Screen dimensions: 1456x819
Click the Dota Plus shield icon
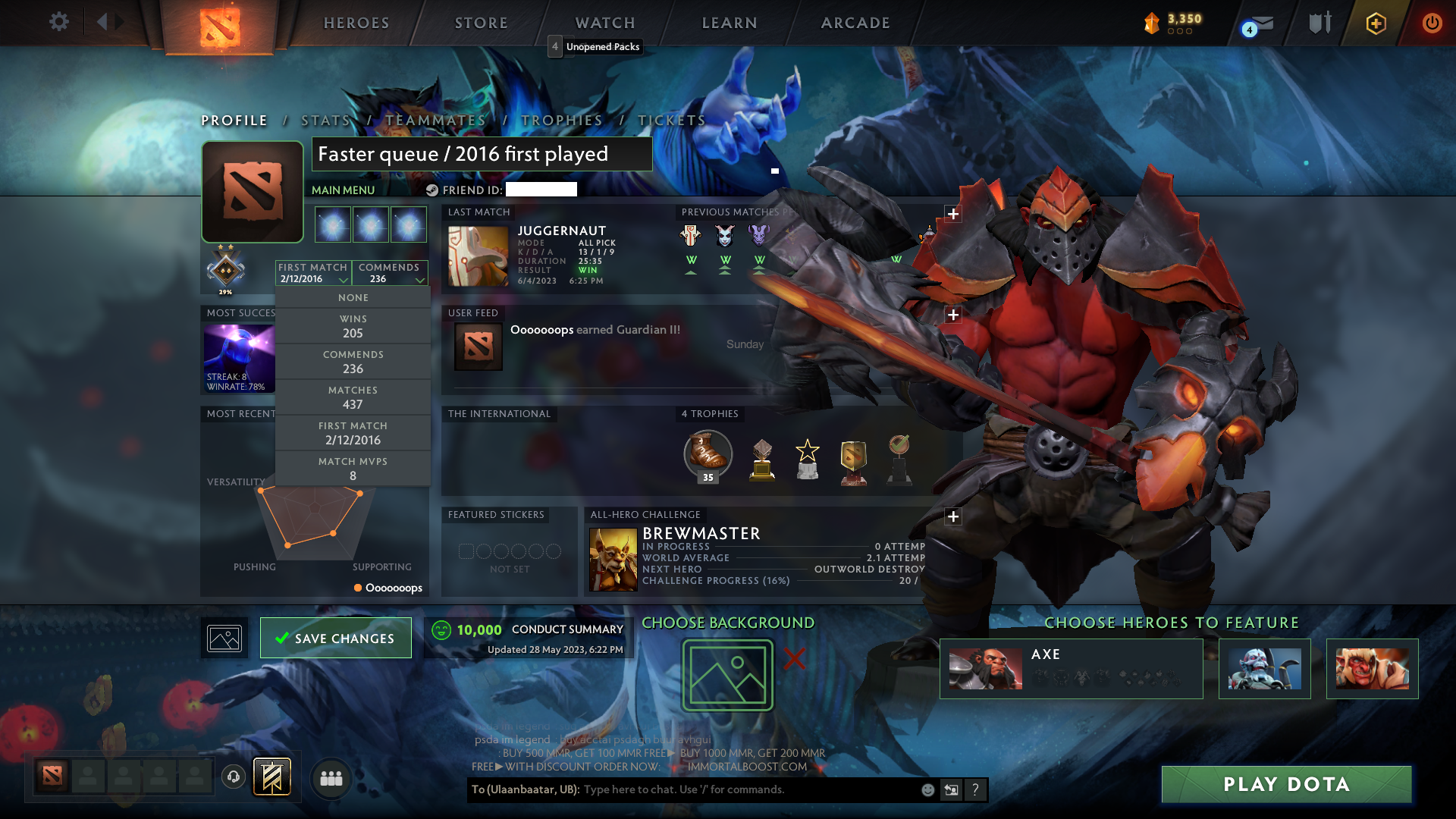(1375, 24)
